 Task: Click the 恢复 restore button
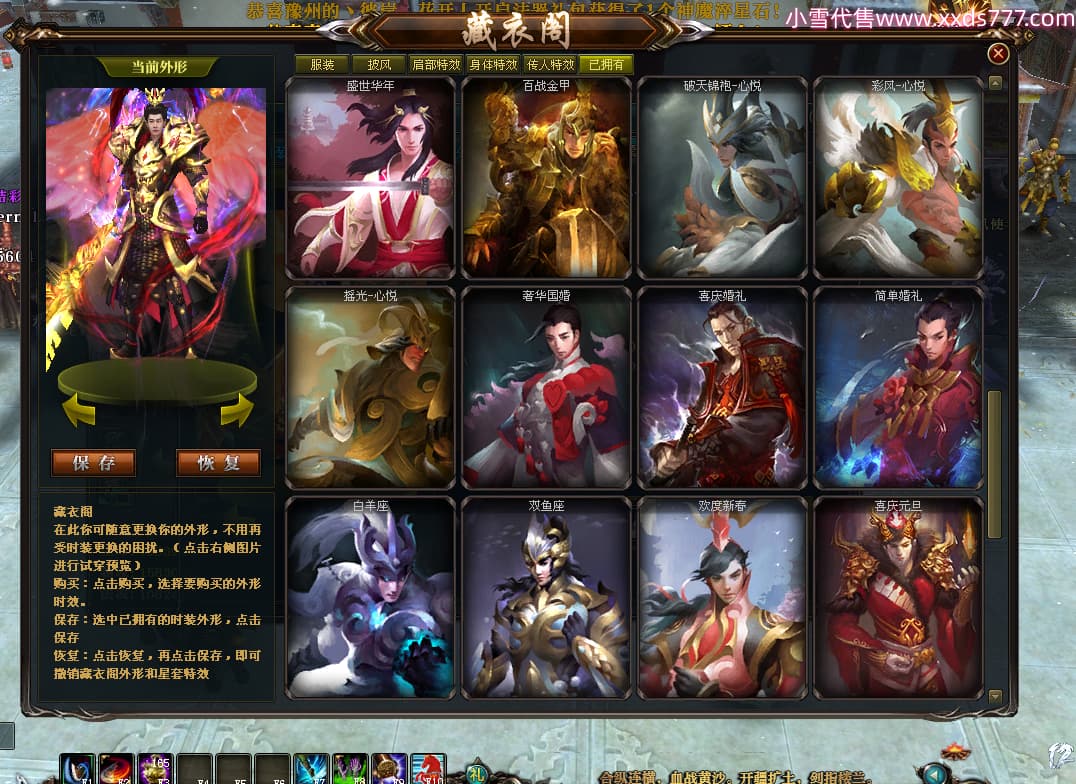pyautogui.click(x=218, y=463)
